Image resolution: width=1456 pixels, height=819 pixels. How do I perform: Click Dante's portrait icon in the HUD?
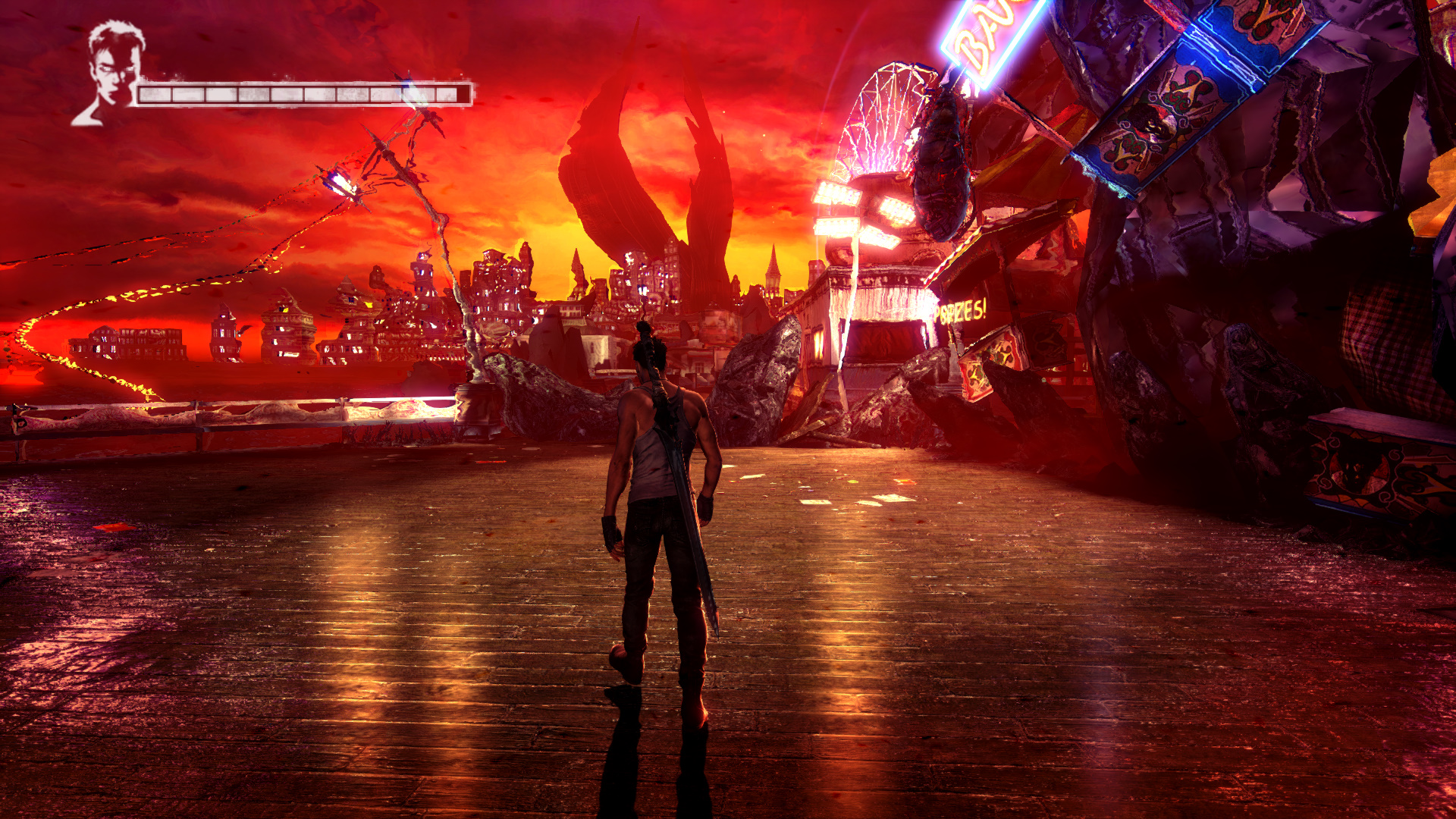coord(112,74)
